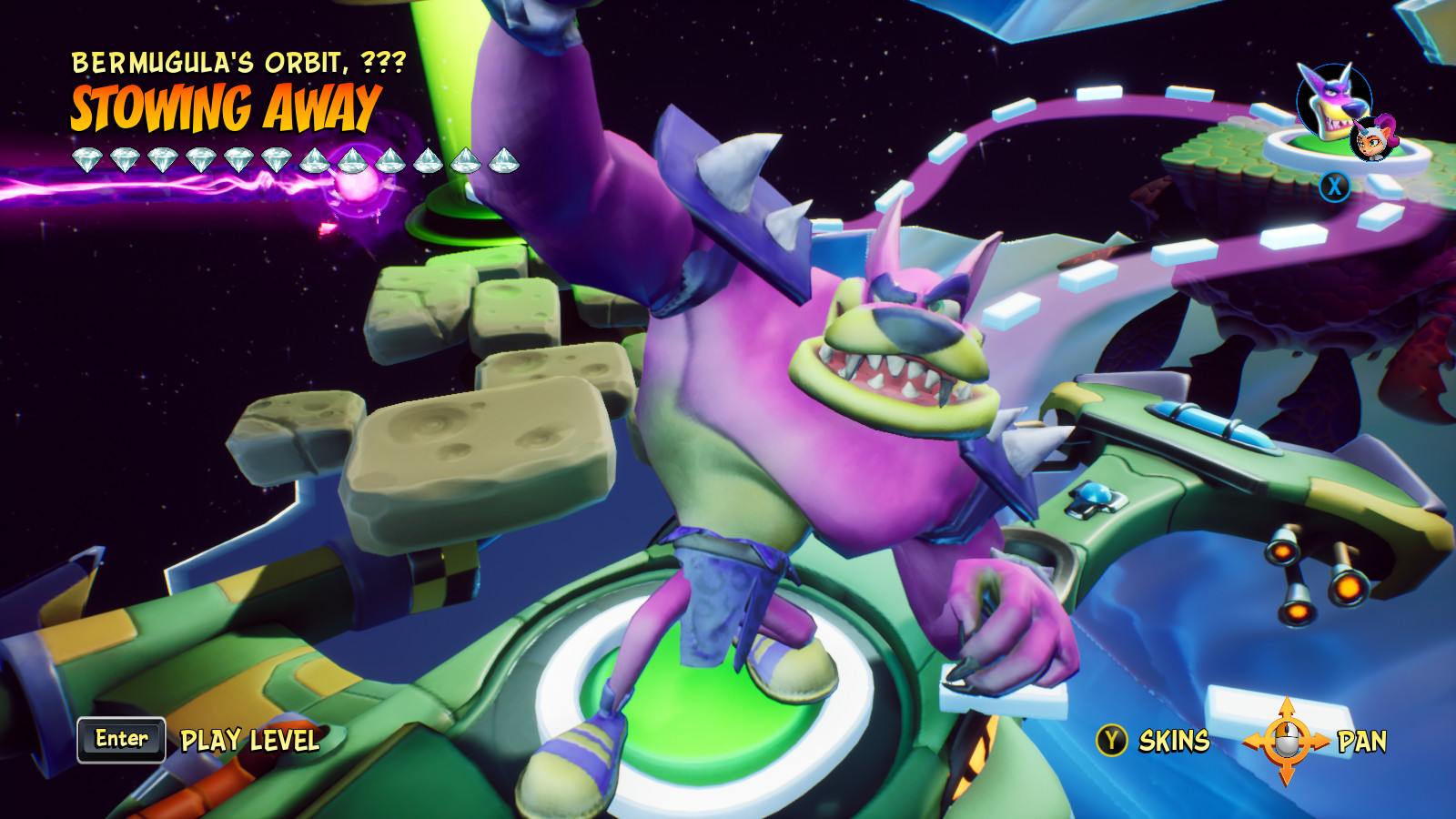
Task: Click the orange mouse Pan icon
Action: [x=1286, y=742]
